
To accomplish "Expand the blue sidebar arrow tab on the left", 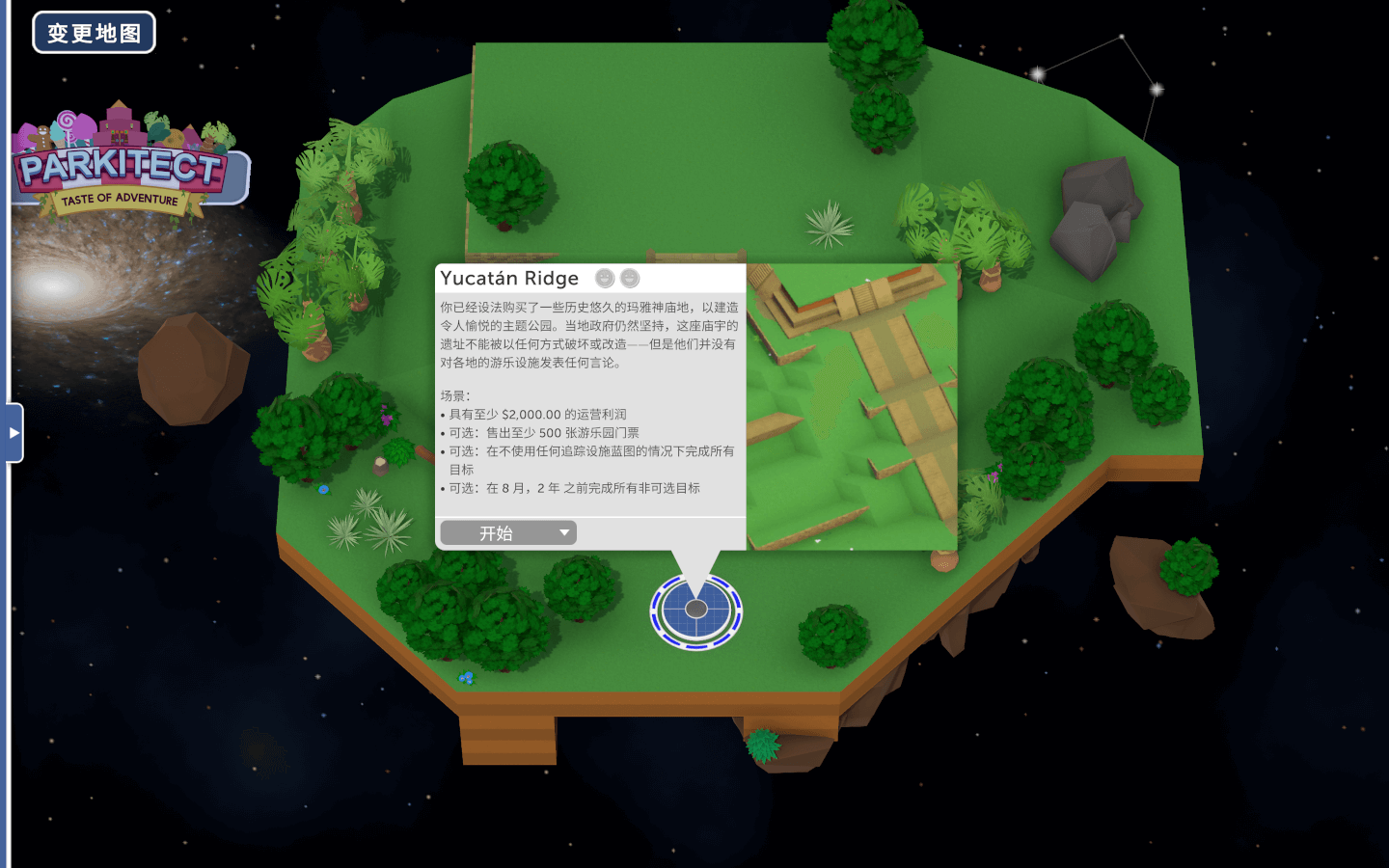I will [13, 432].
